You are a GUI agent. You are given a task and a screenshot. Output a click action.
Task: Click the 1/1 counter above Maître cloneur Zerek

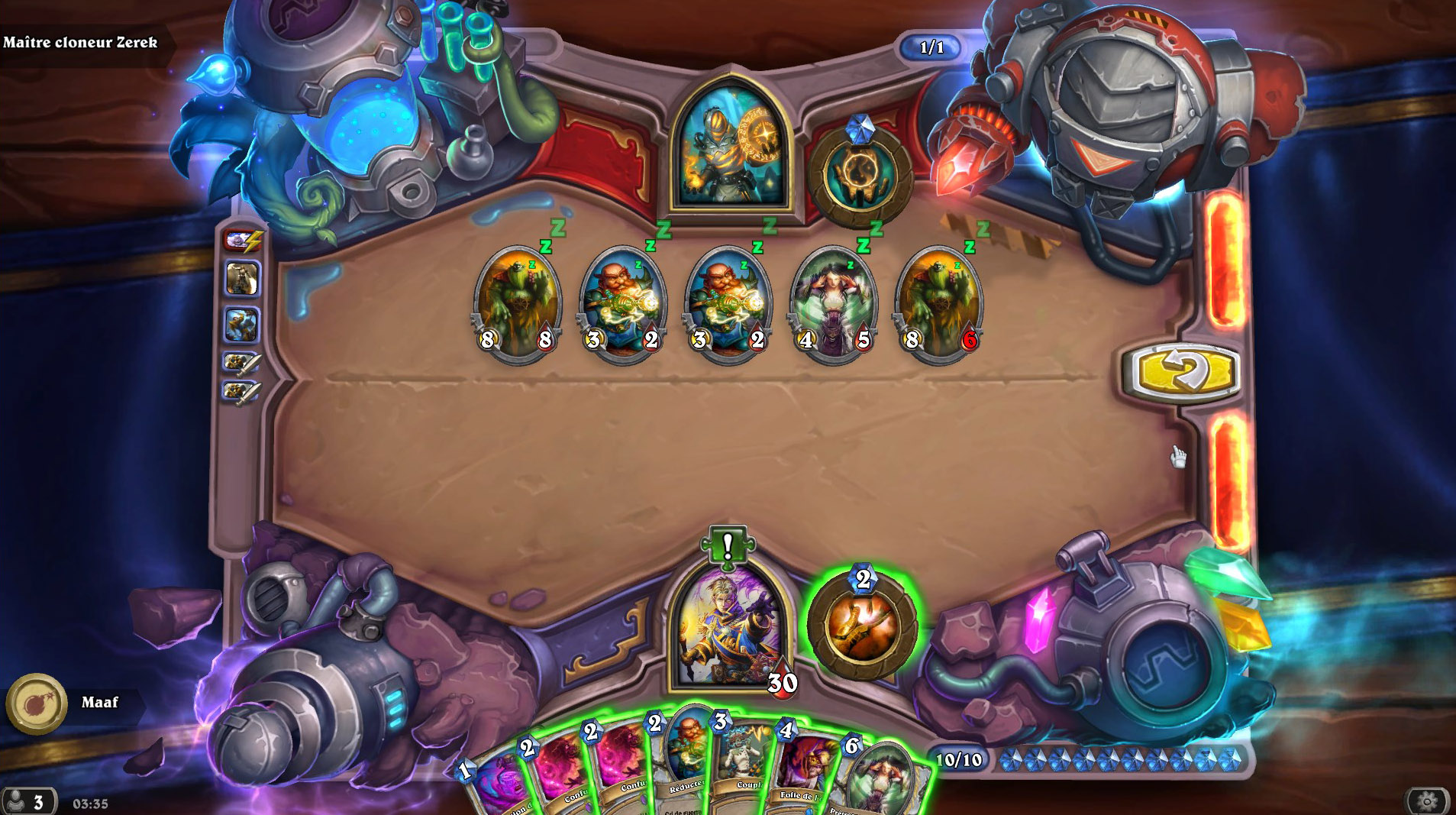pyautogui.click(x=931, y=47)
